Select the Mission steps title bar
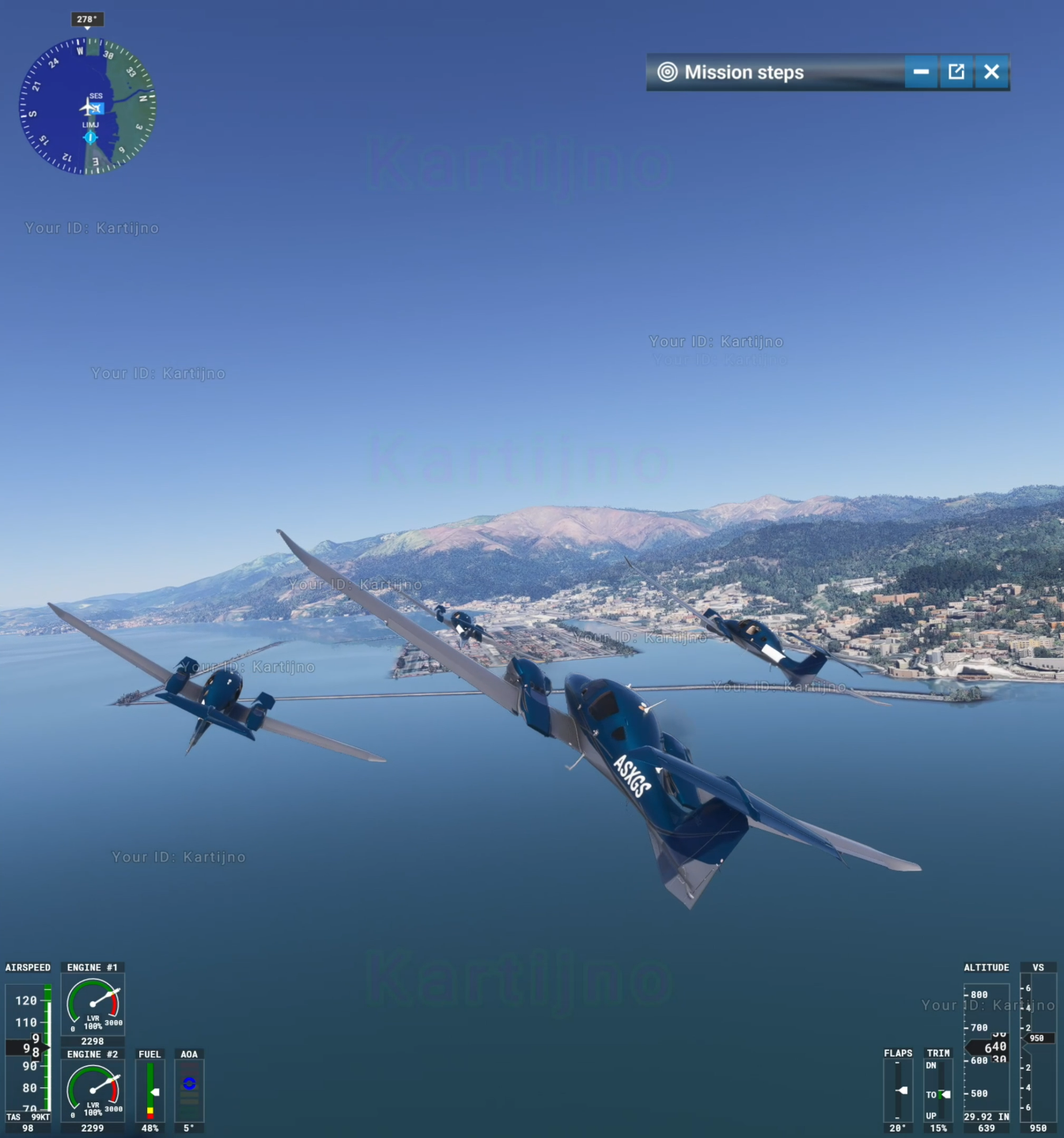Screen dimensions: 1064x1138 tap(775, 72)
